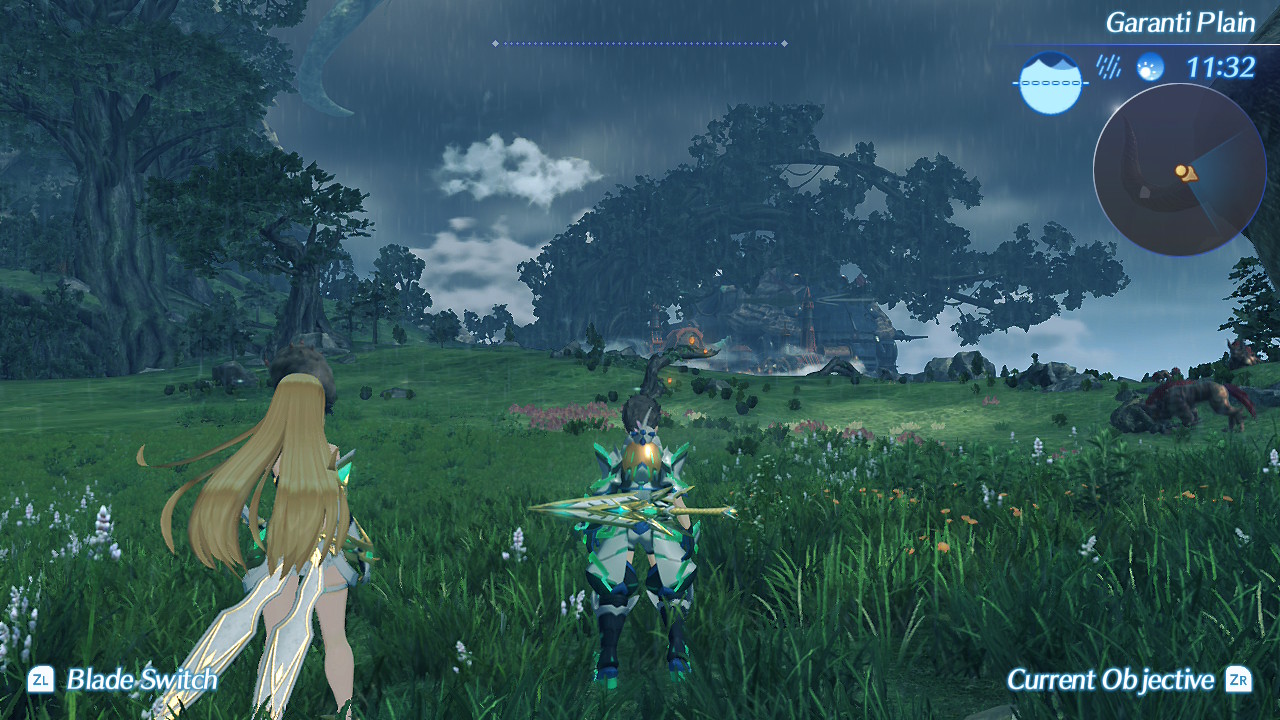Click the rain weather icon
The width and height of the screenshot is (1280, 720).
pyautogui.click(x=1108, y=67)
